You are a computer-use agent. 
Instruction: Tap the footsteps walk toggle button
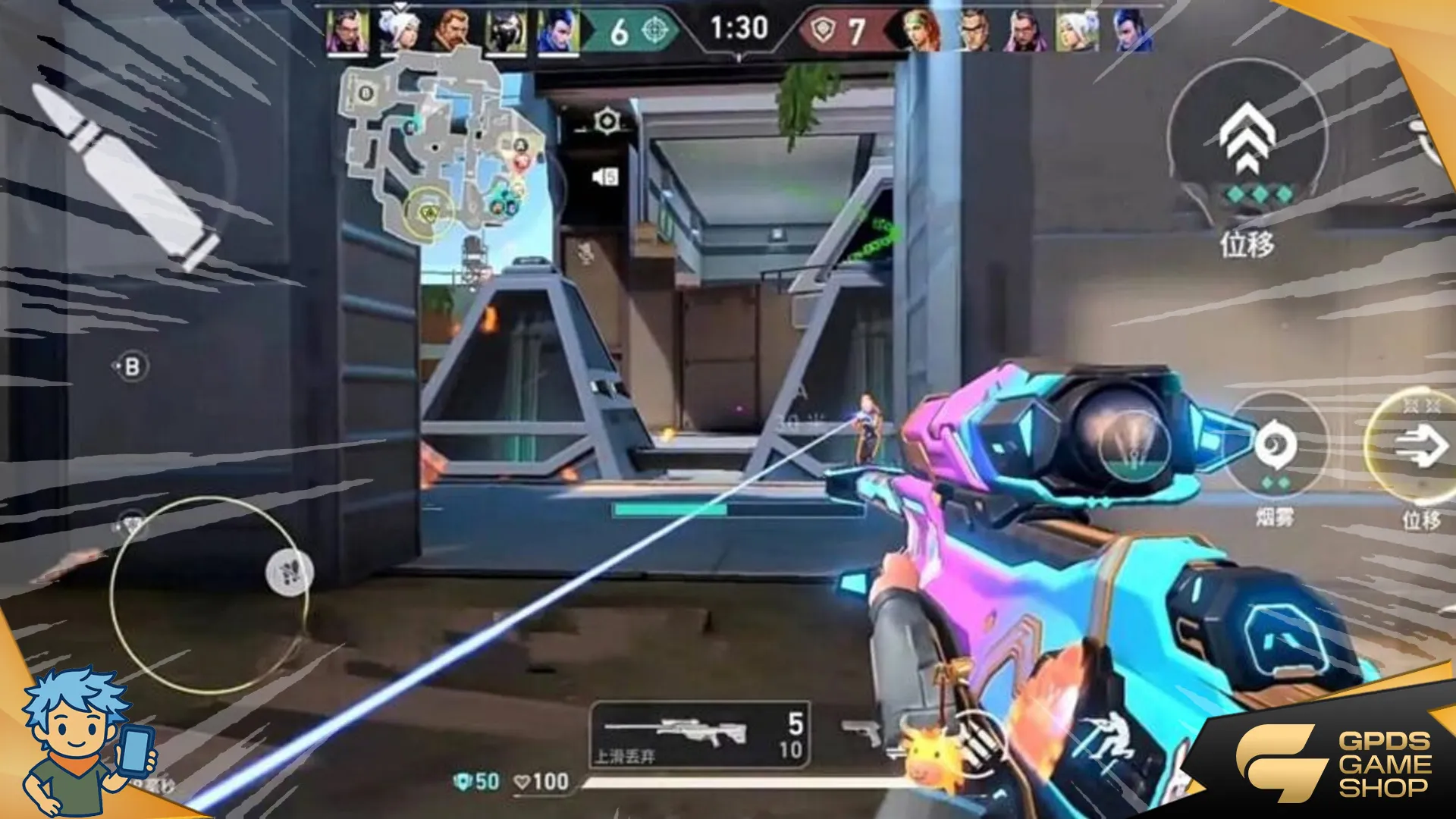290,571
